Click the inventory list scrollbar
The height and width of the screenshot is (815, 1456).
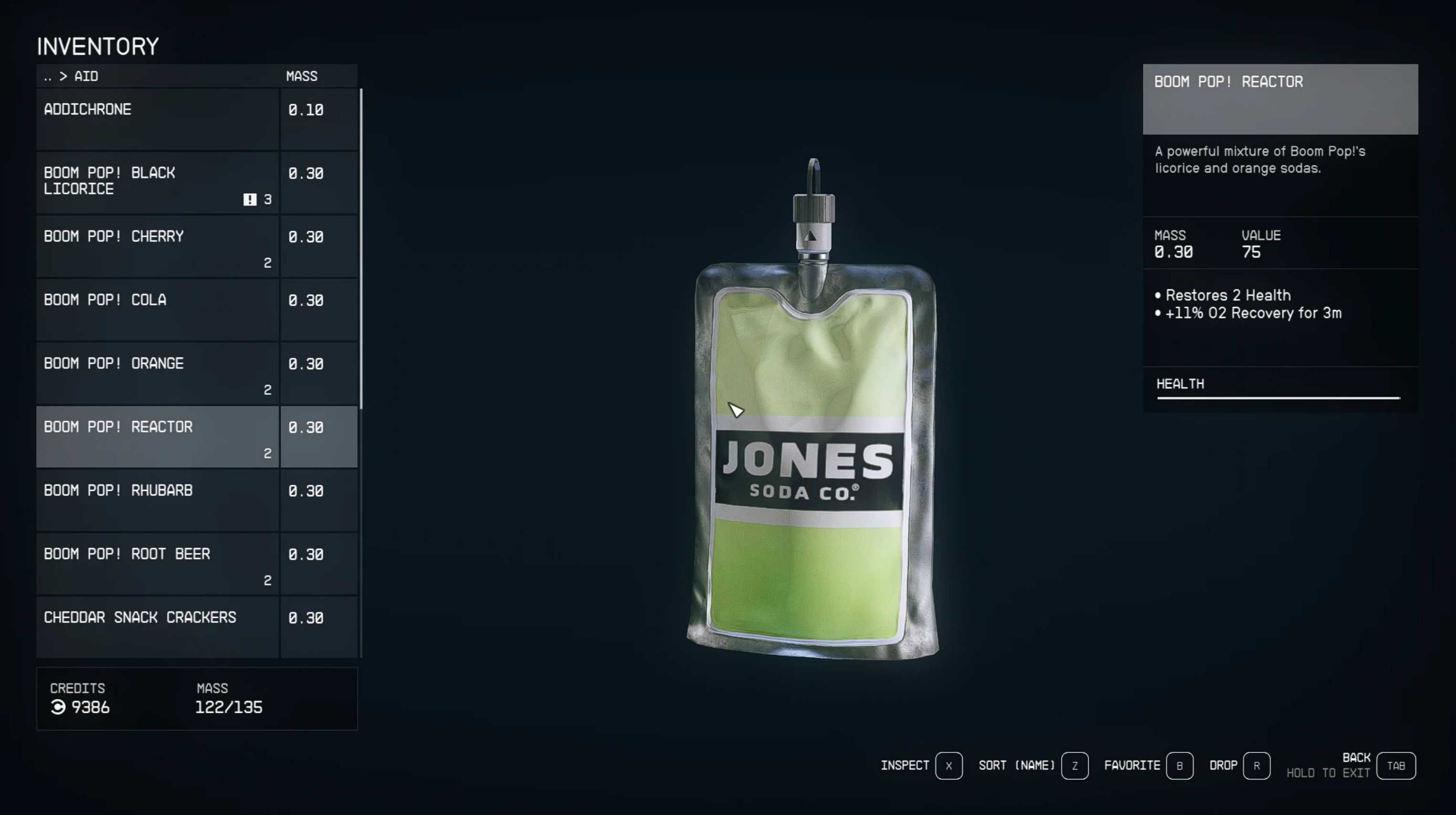point(361,249)
